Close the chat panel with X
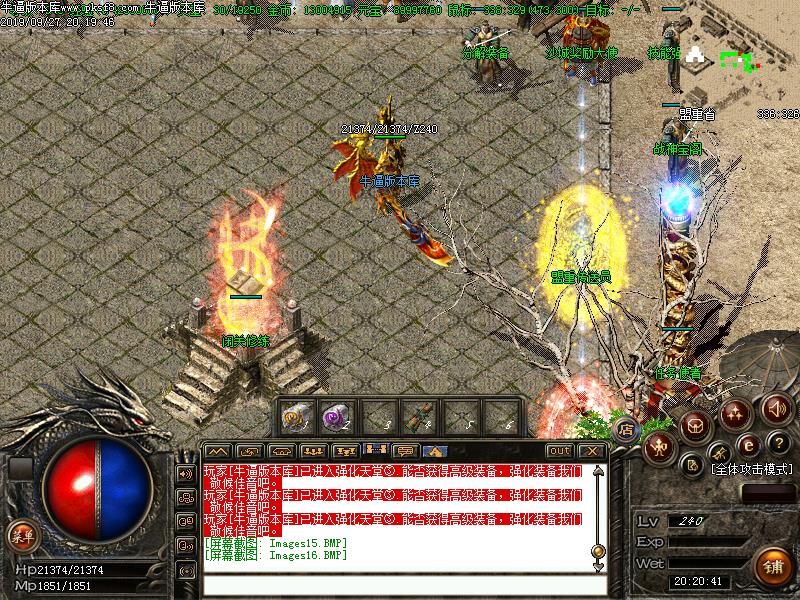800x600 pixels. (592, 451)
